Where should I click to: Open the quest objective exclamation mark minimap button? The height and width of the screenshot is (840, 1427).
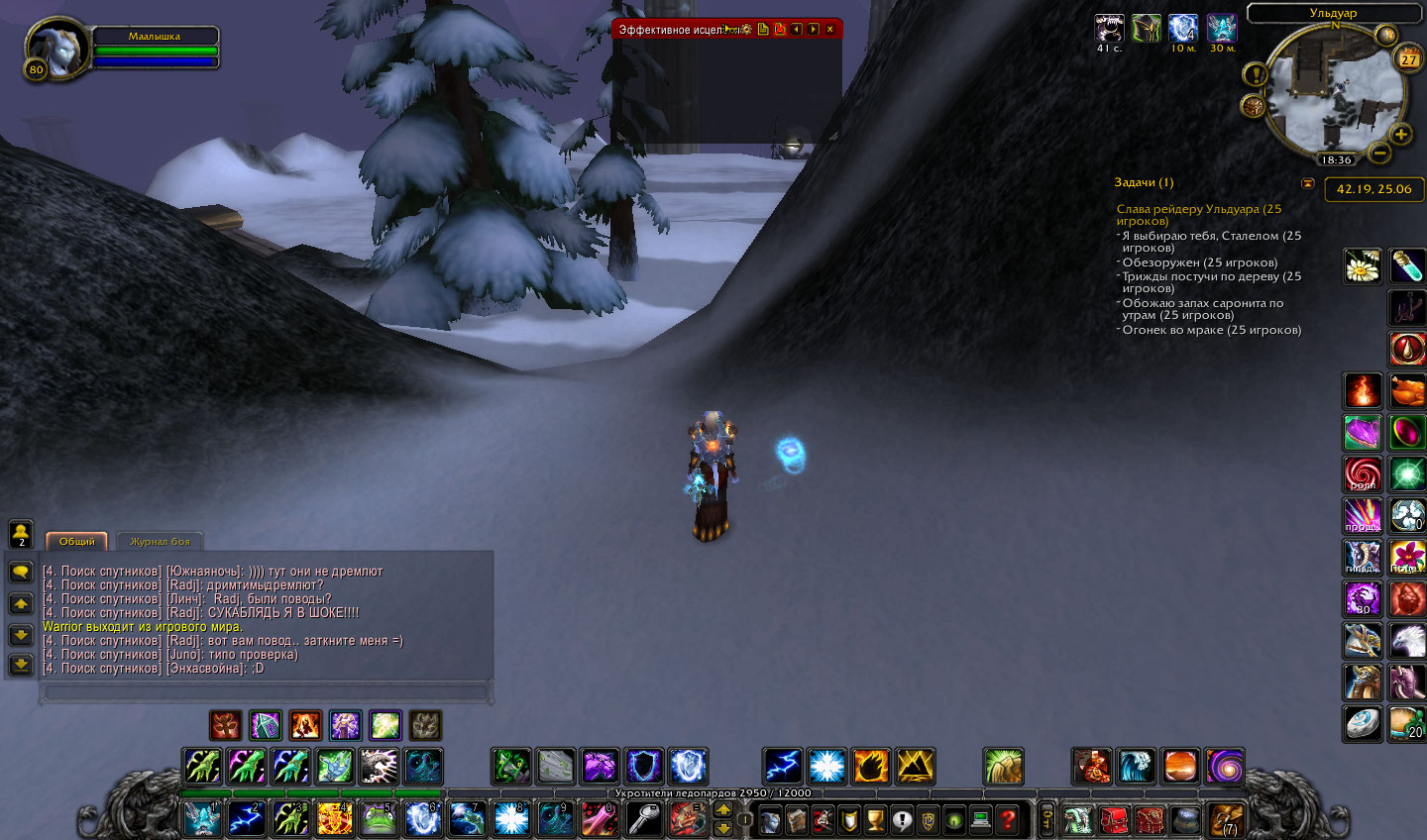click(x=1255, y=74)
